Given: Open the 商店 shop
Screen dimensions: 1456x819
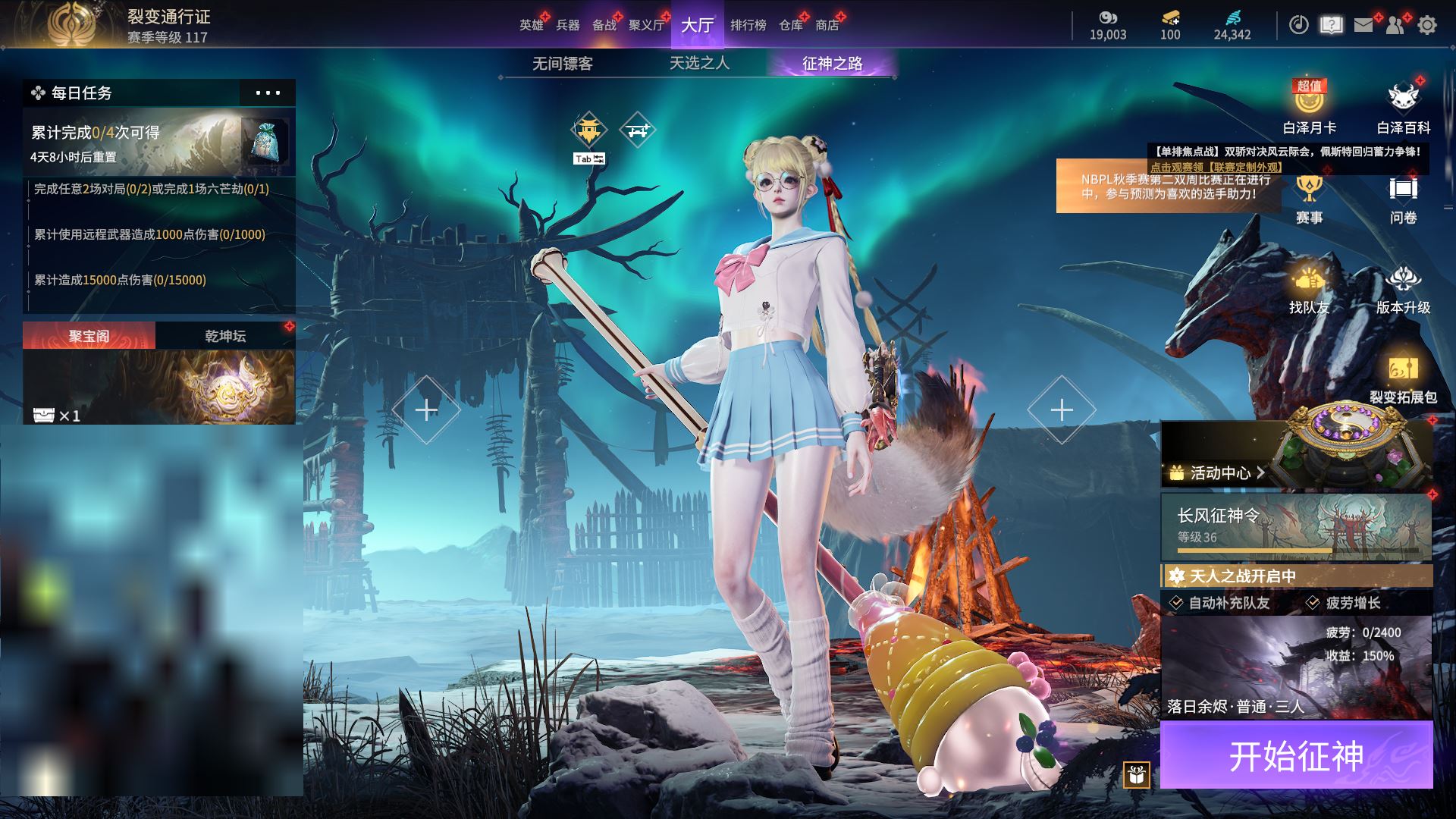Looking at the screenshot, I should (x=827, y=25).
